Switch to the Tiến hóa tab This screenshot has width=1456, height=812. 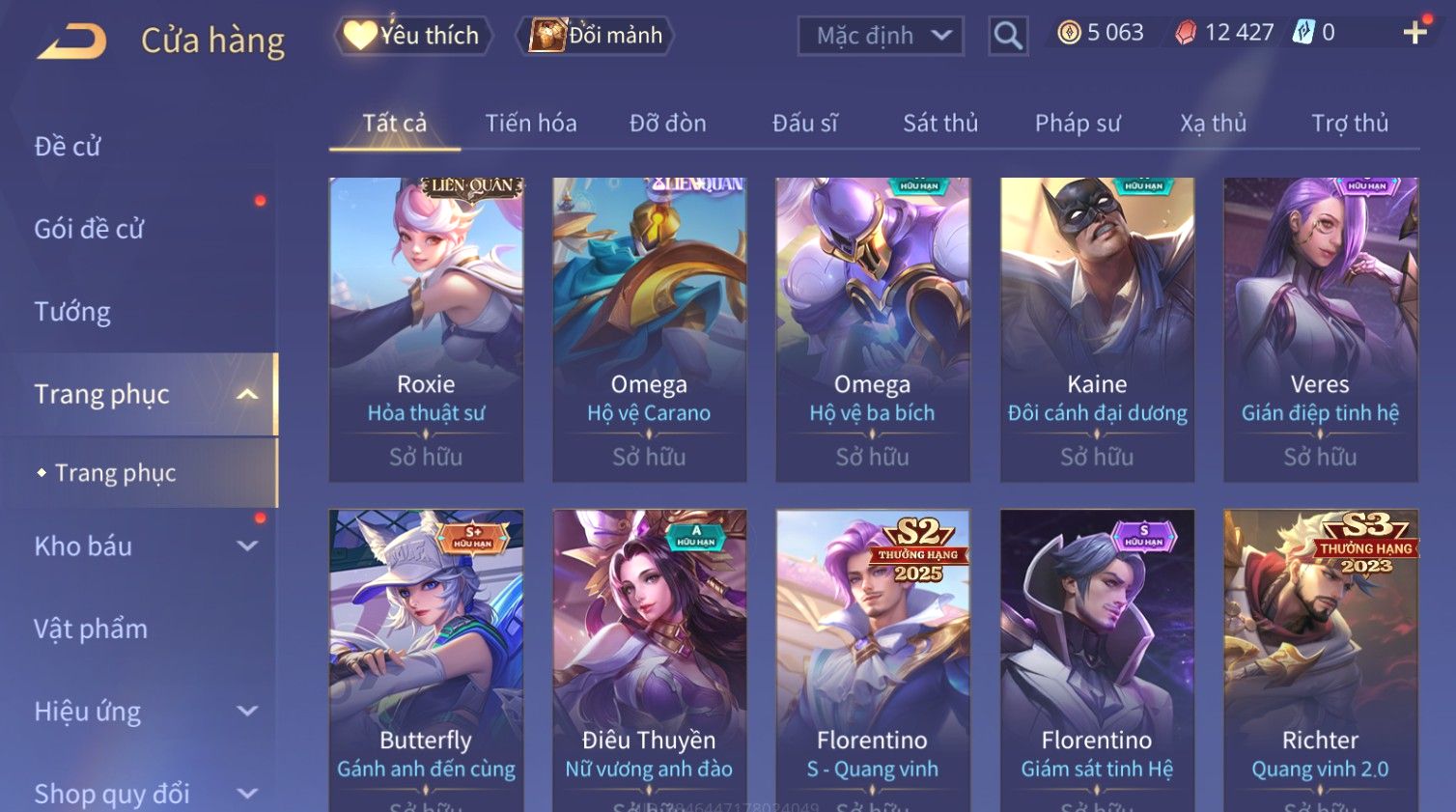pos(530,124)
